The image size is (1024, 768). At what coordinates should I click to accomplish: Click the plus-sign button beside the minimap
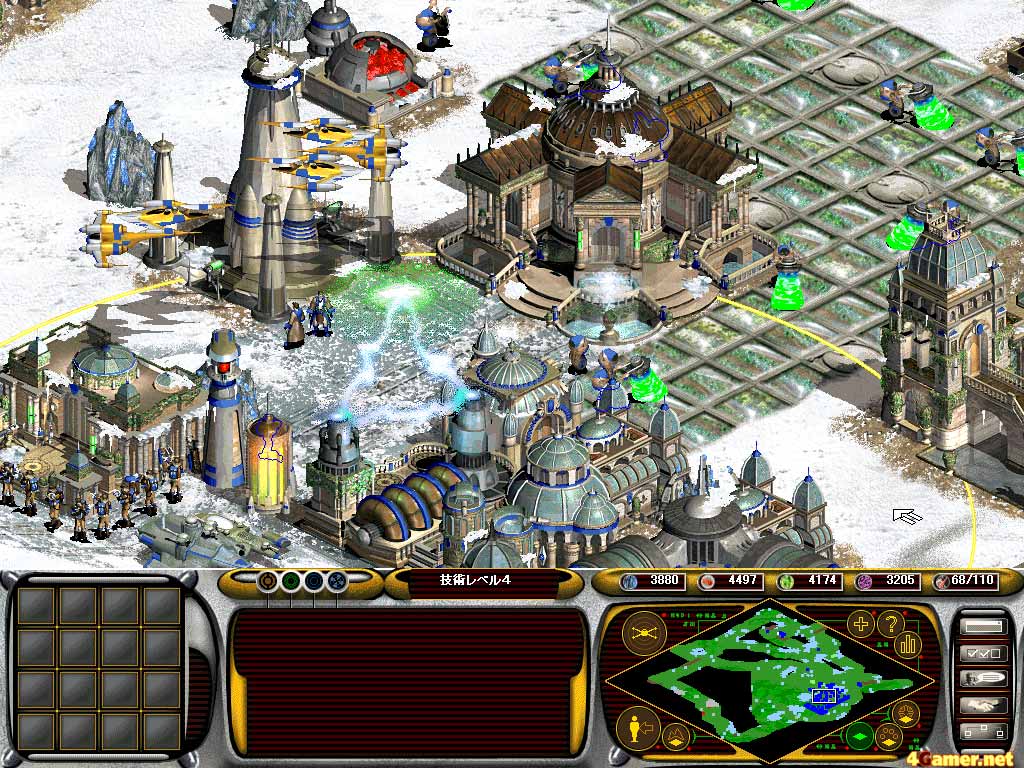[859, 625]
